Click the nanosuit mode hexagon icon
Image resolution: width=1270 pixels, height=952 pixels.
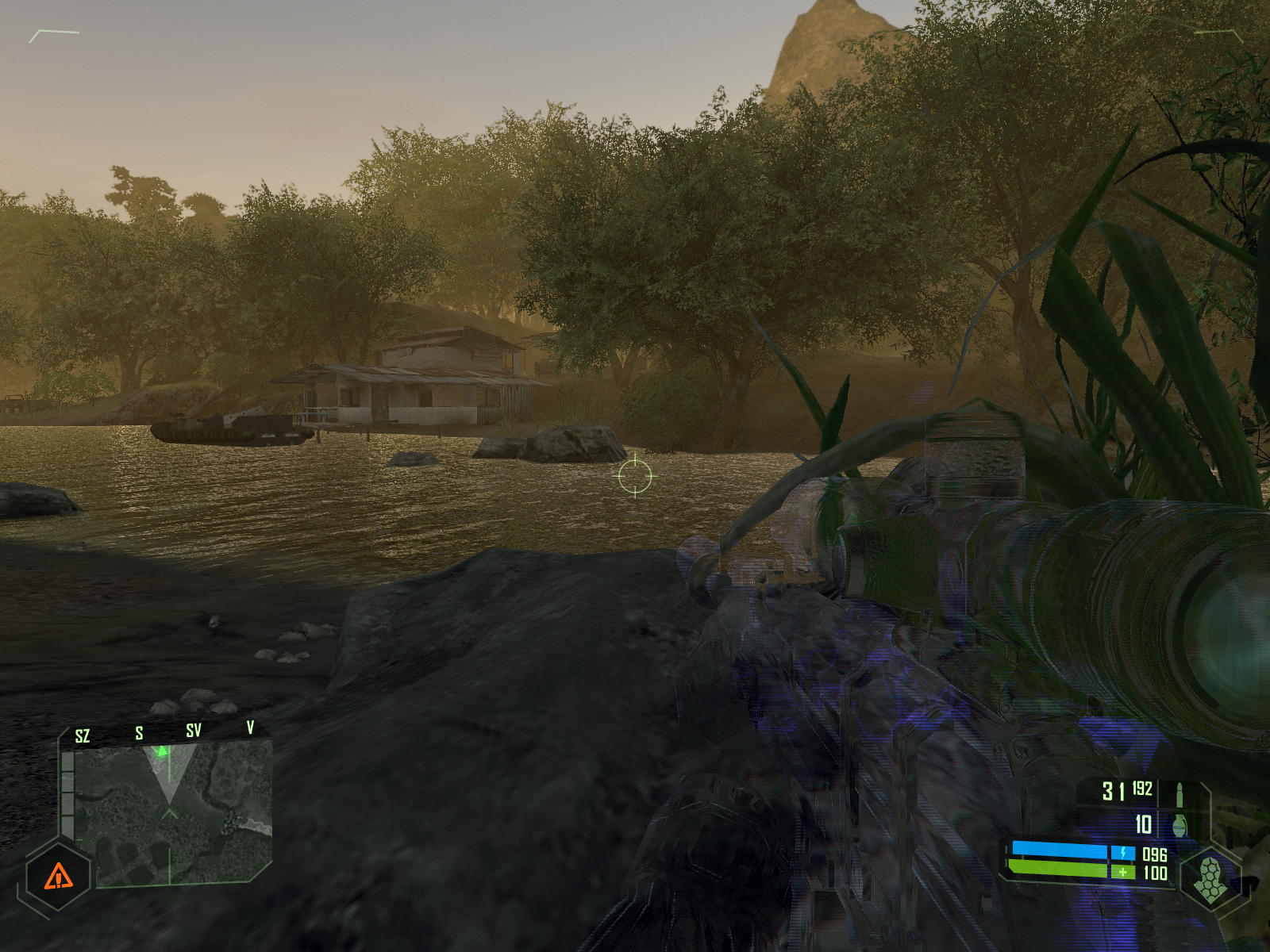pos(1210,879)
